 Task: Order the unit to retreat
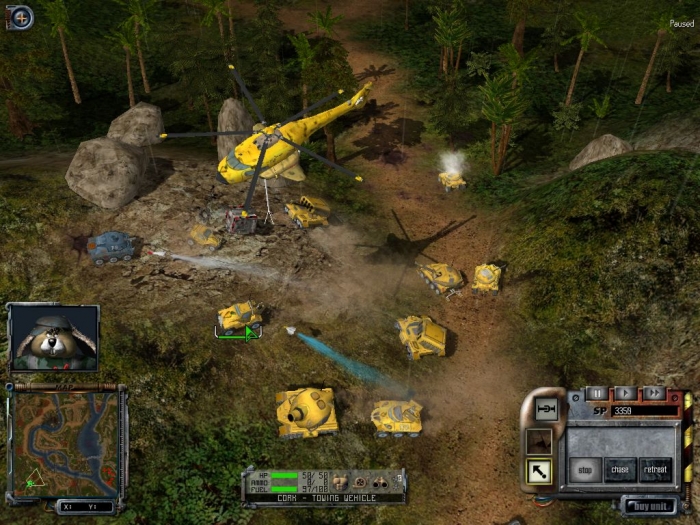pyautogui.click(x=655, y=469)
